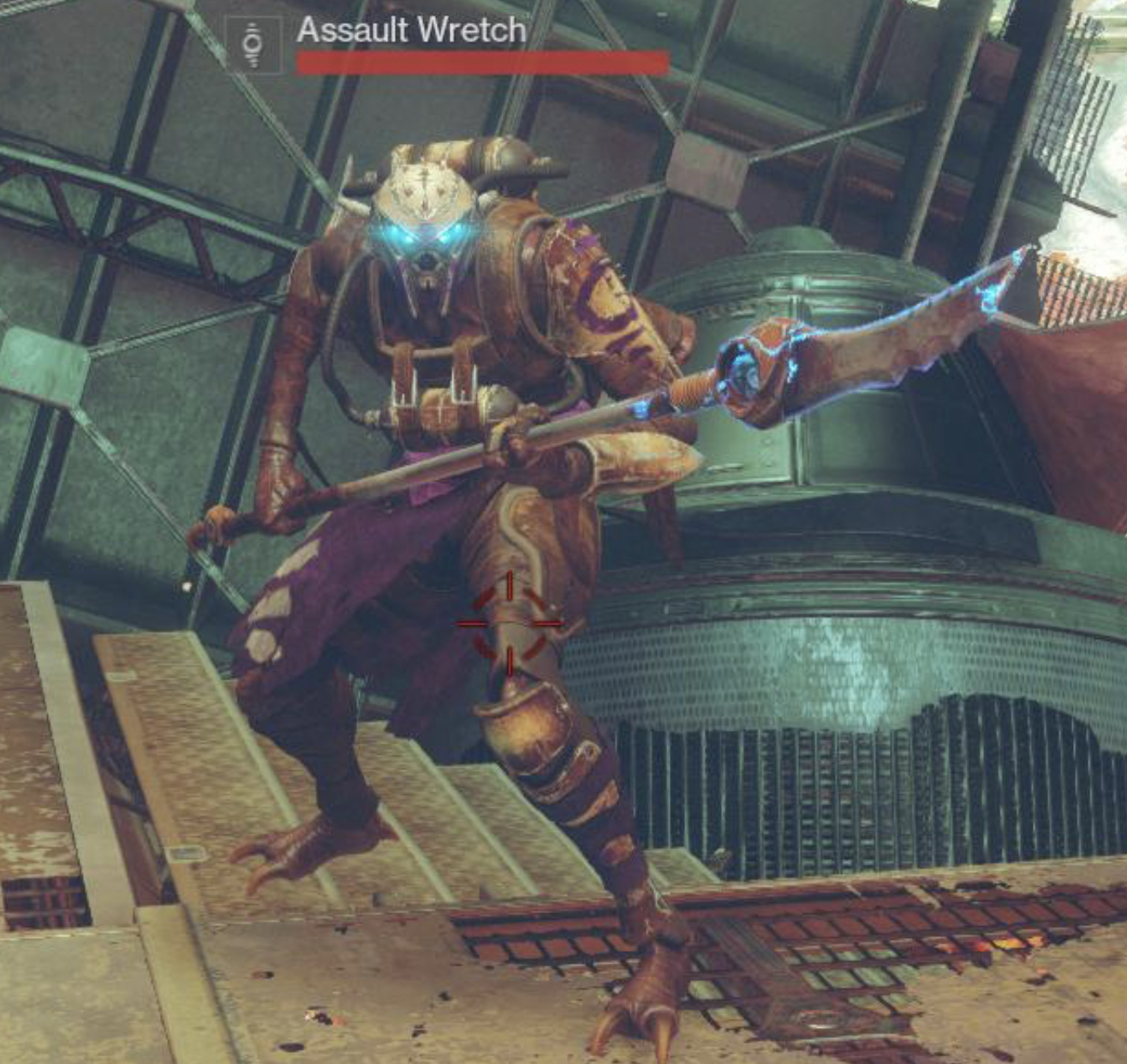Click the enemy type icon beside Assault Wretch
The width and height of the screenshot is (1127, 1064).
point(253,45)
